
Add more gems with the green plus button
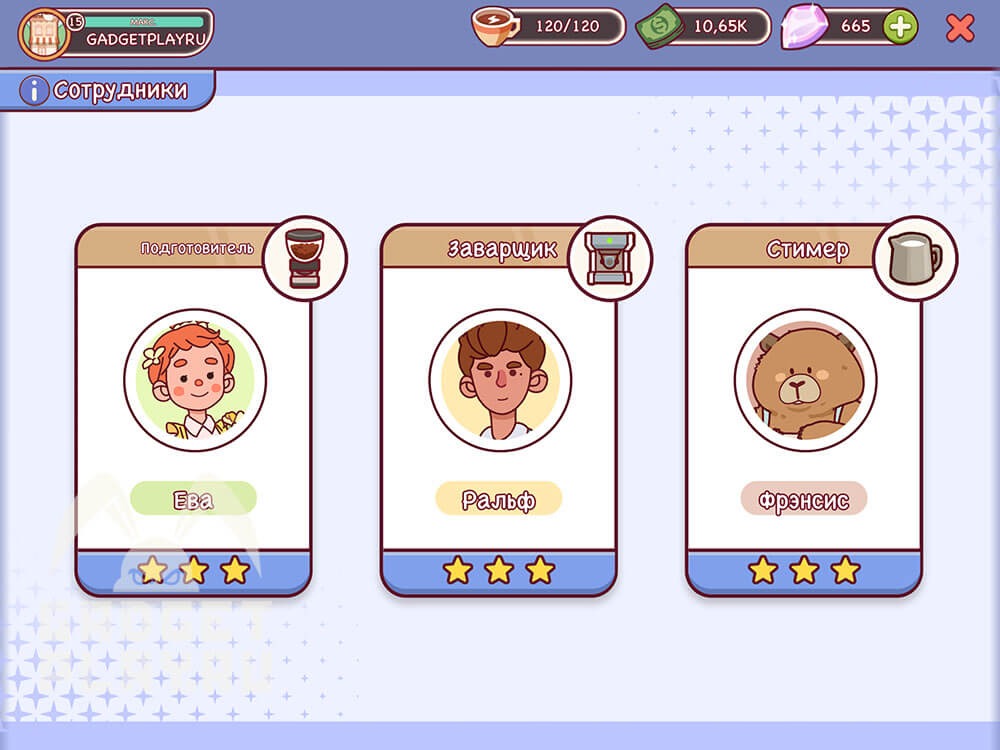click(x=900, y=27)
